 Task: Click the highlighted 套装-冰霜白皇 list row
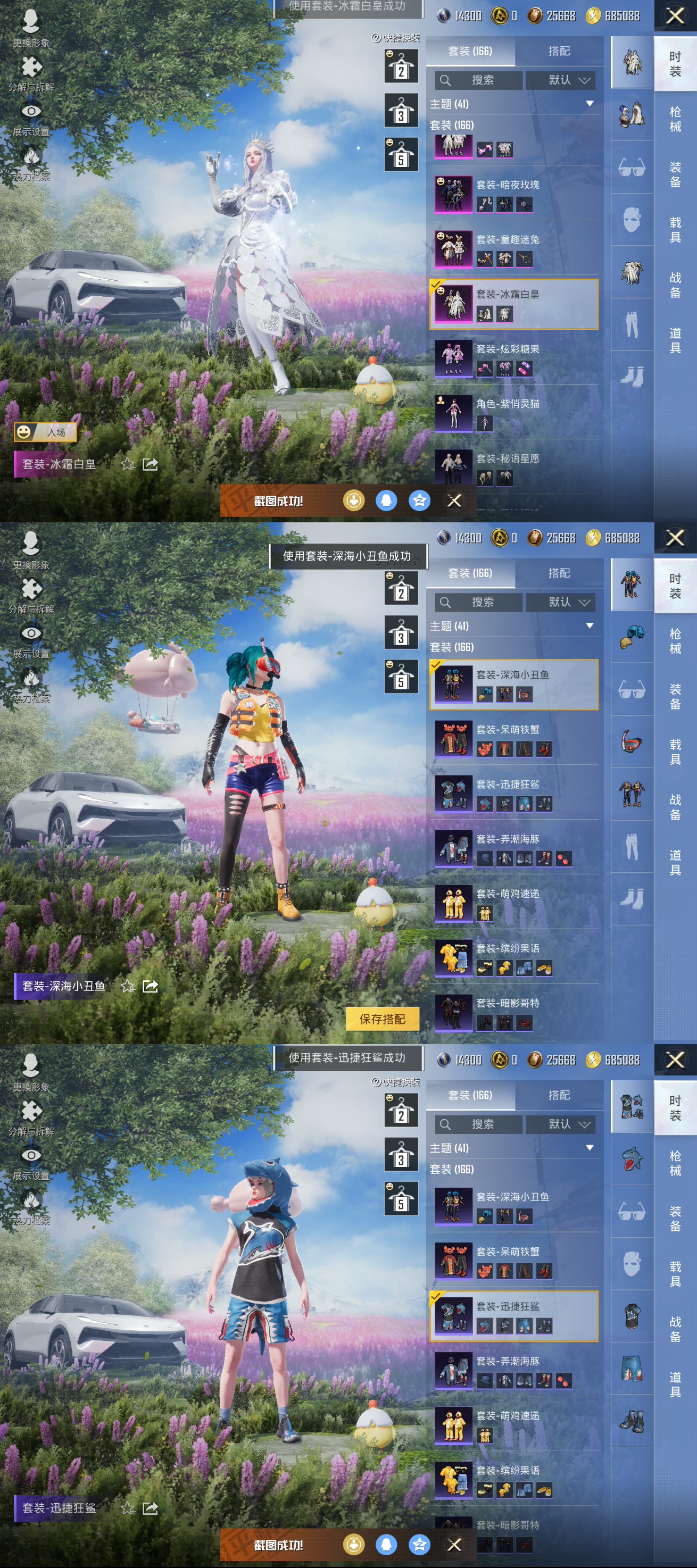pos(515,304)
